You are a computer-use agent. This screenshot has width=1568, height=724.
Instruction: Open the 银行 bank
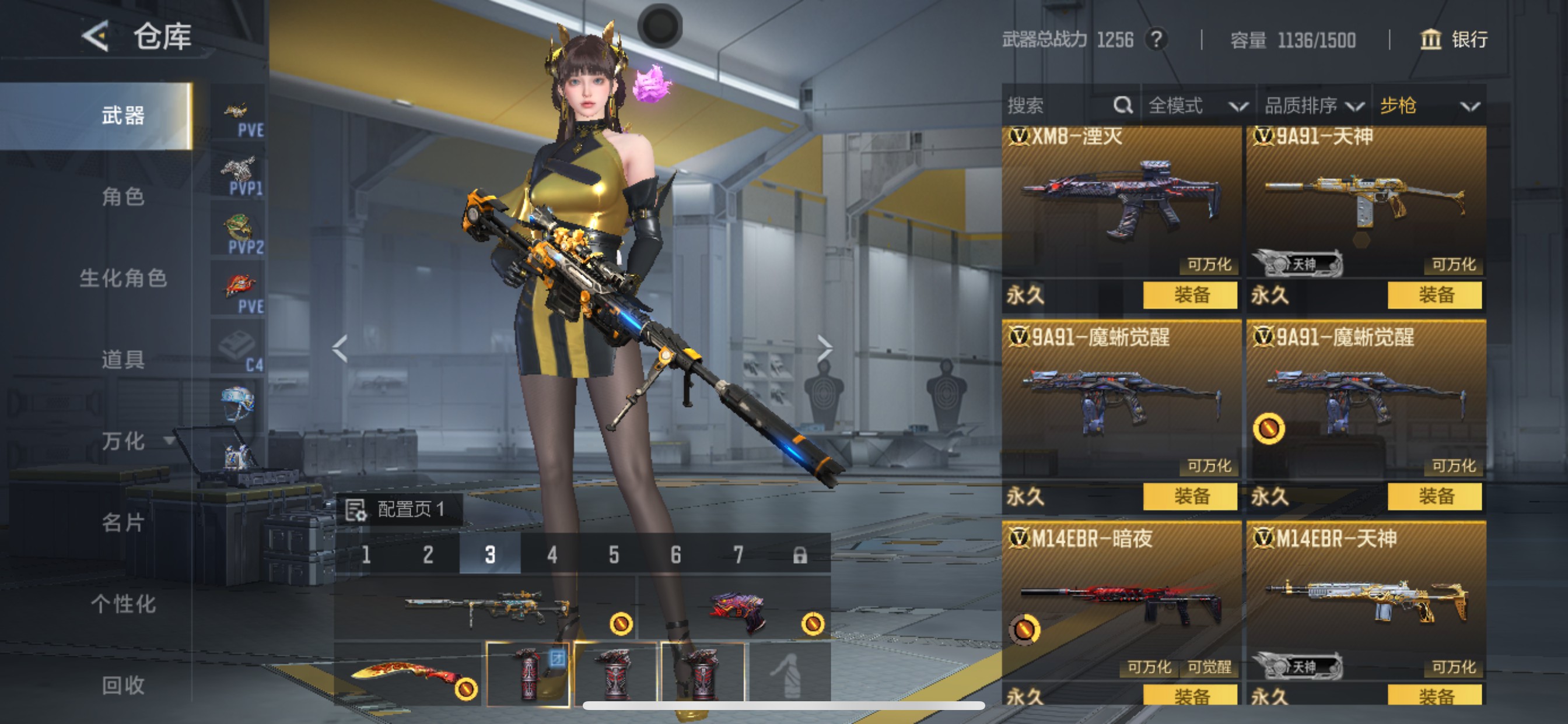point(1454,40)
